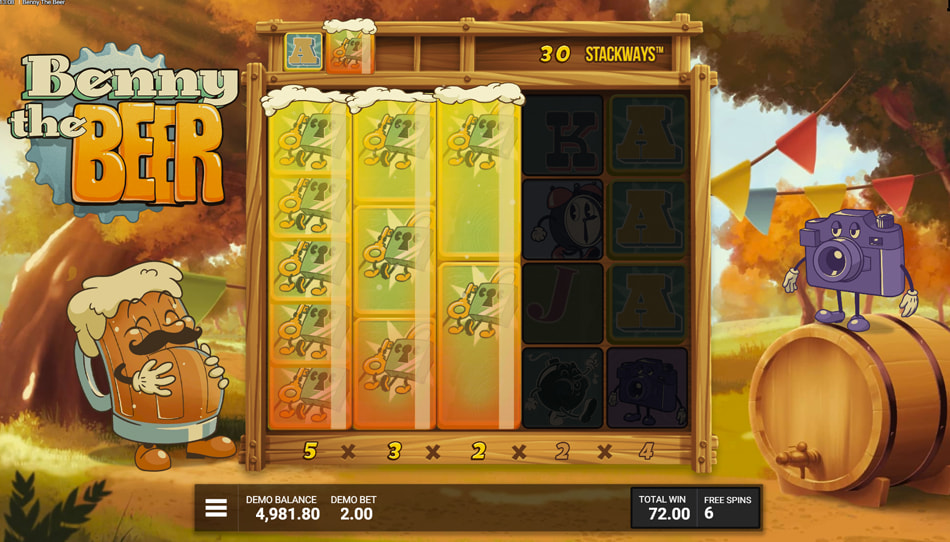Open the Demo Bet amount selector
The height and width of the screenshot is (542, 950).
click(x=355, y=508)
